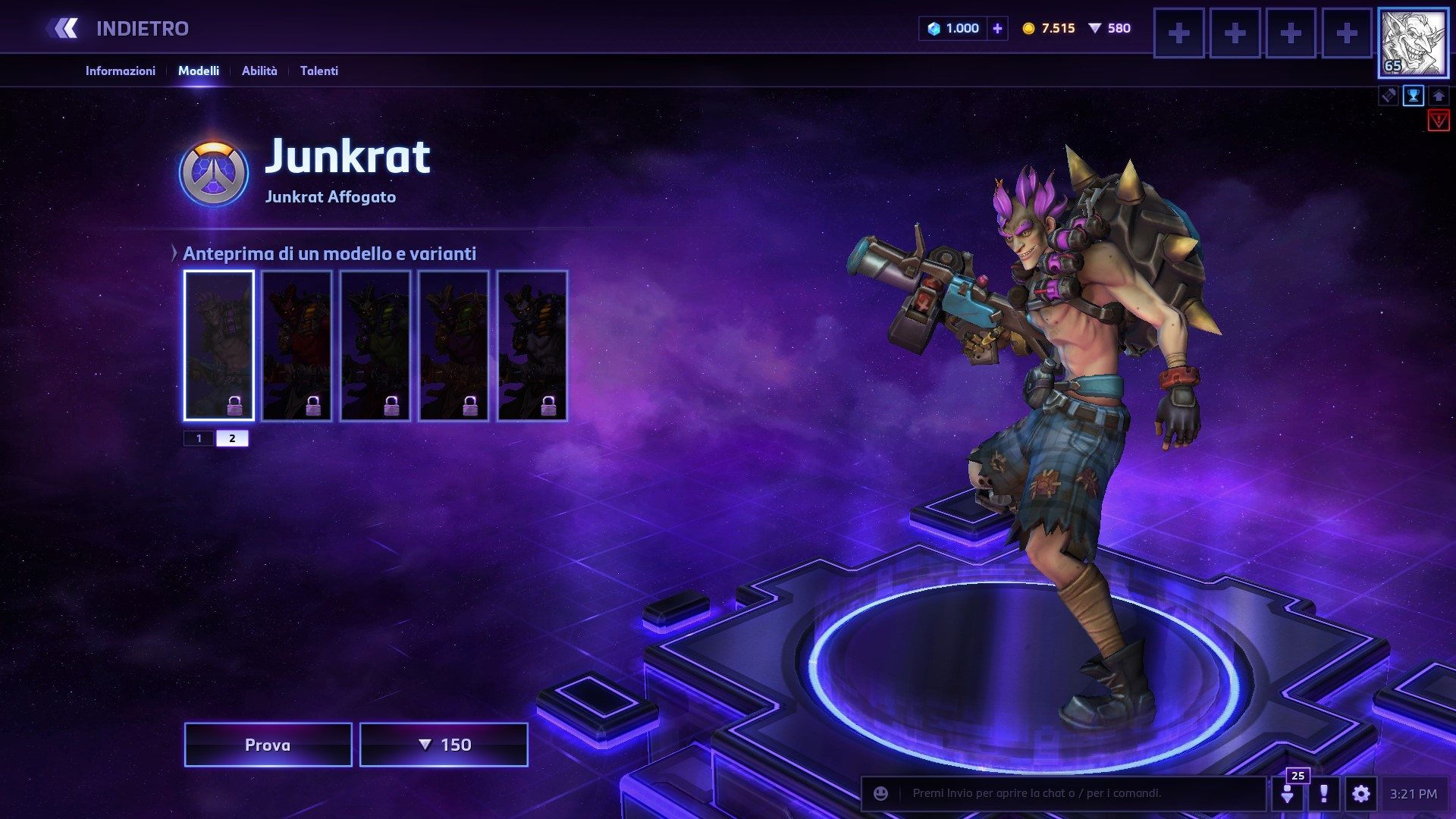
Task: Go back with the Indietro button
Action: [x=119, y=29]
